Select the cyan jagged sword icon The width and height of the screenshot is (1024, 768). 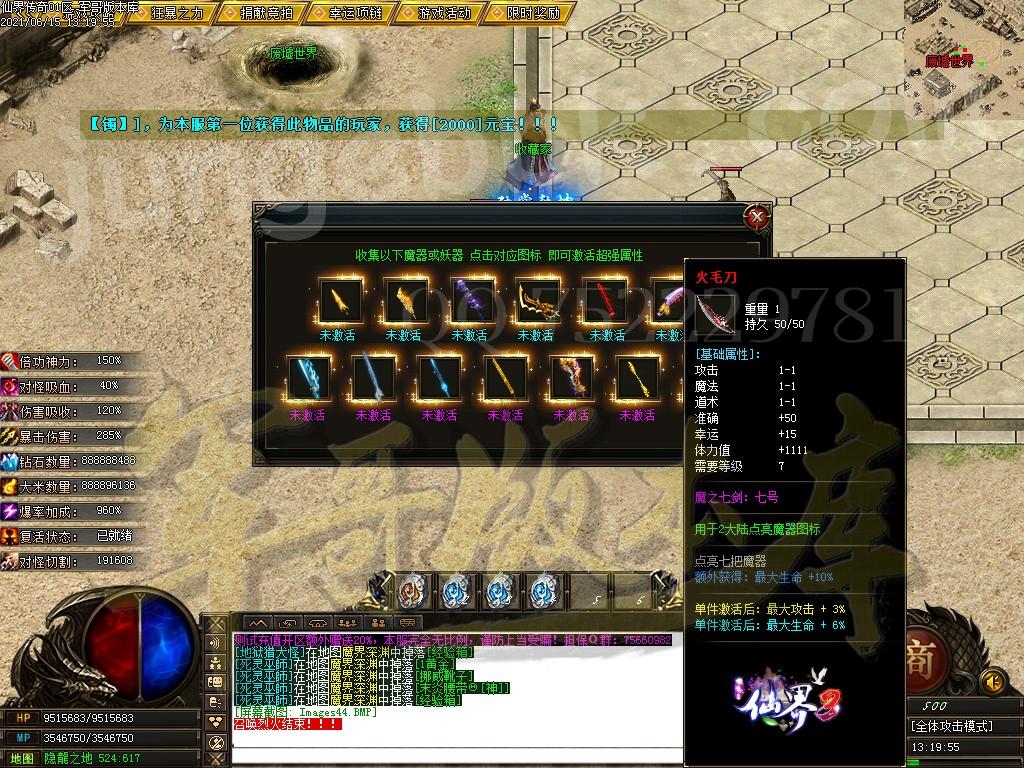coord(305,380)
